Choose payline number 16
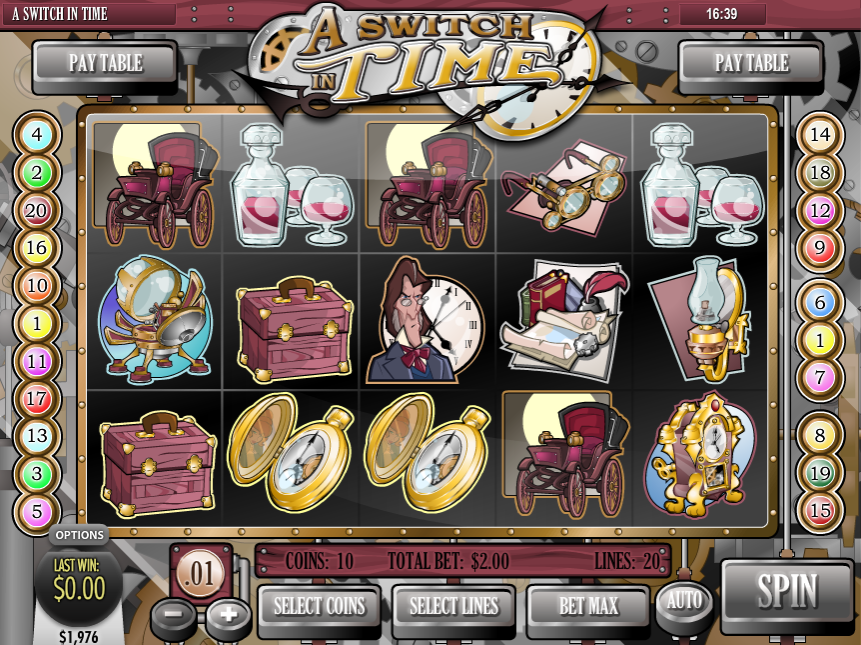The image size is (861, 645). pyautogui.click(x=37, y=248)
